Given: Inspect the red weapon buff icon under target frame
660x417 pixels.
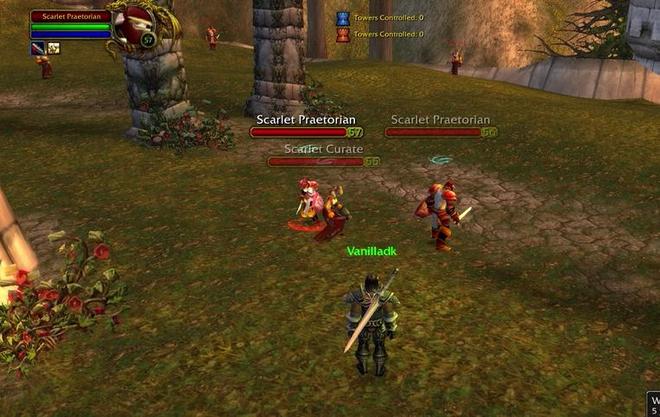Looking at the screenshot, I should coord(38,48).
